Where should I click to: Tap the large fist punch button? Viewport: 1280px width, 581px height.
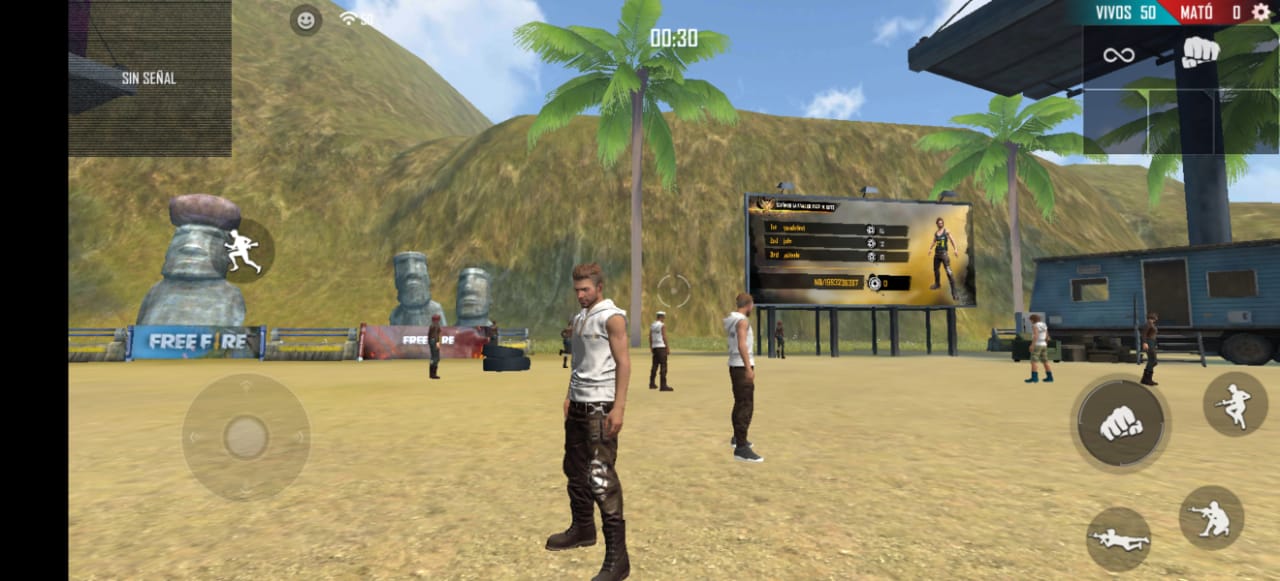(1121, 423)
